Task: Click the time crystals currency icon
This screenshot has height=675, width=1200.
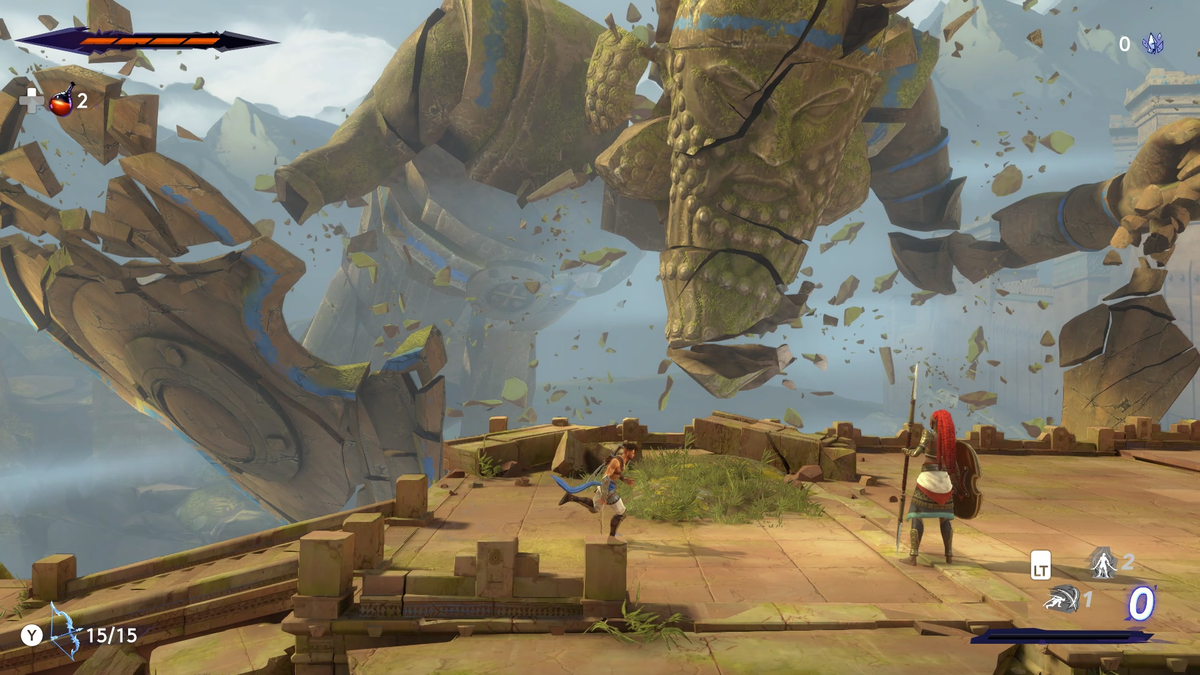Action: (x=1153, y=44)
